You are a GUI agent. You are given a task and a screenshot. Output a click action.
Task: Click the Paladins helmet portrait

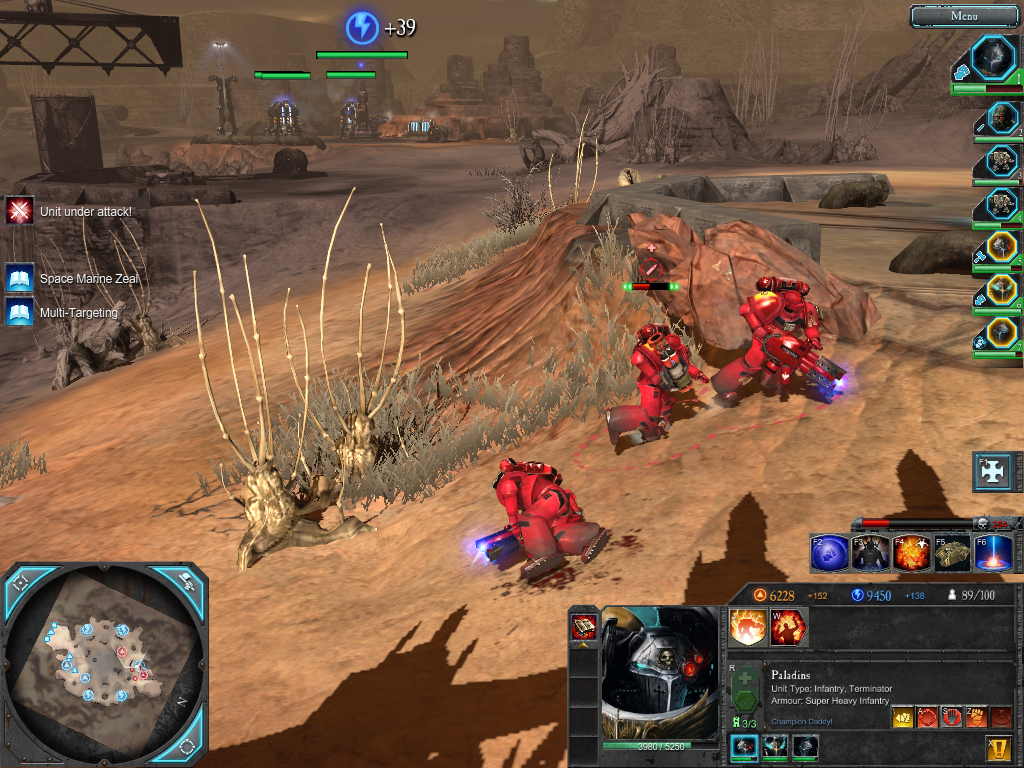click(x=660, y=673)
